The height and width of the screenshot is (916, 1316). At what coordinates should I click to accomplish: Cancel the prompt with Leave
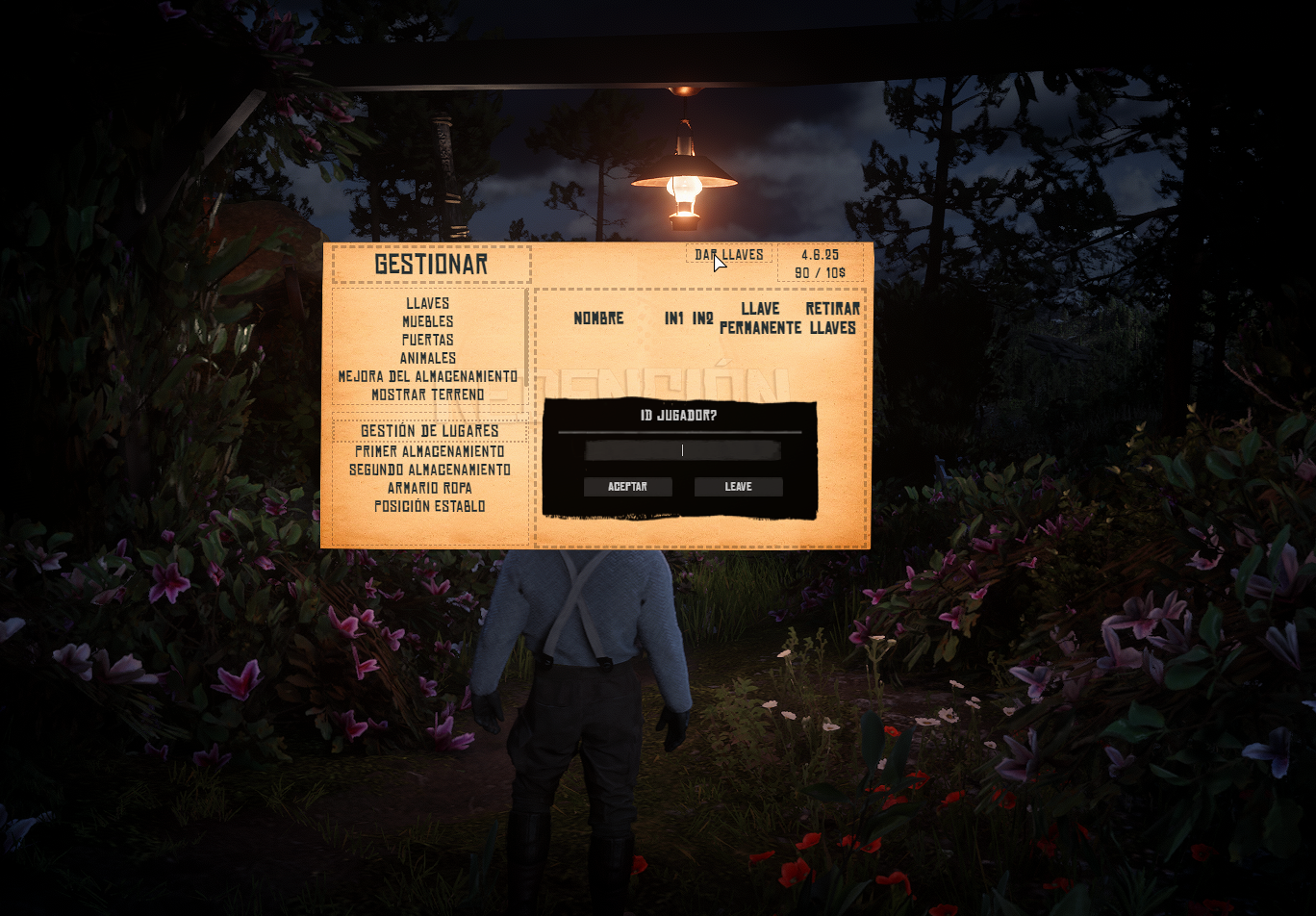point(738,487)
